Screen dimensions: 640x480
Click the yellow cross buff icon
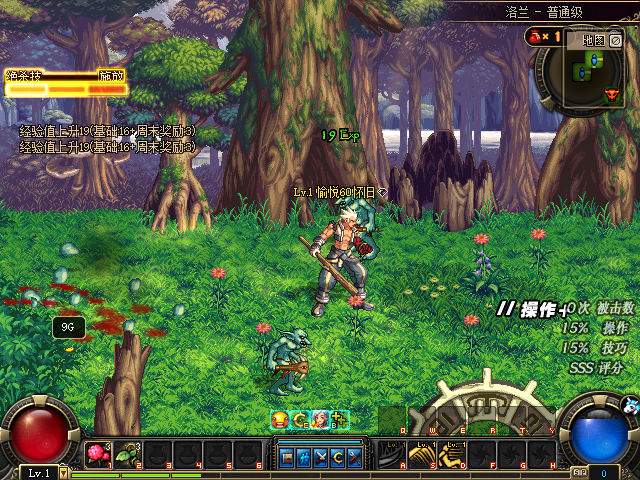[339, 420]
